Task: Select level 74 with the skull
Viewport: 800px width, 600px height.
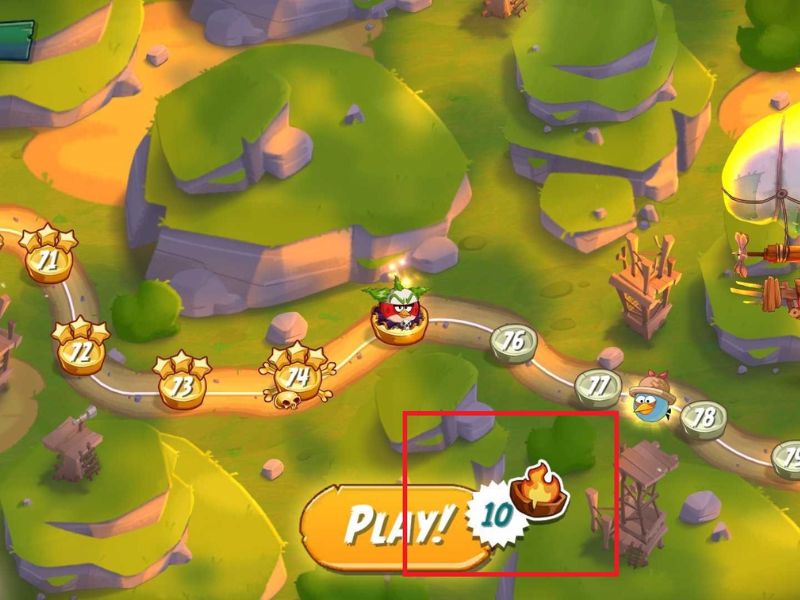Action: pos(297,377)
